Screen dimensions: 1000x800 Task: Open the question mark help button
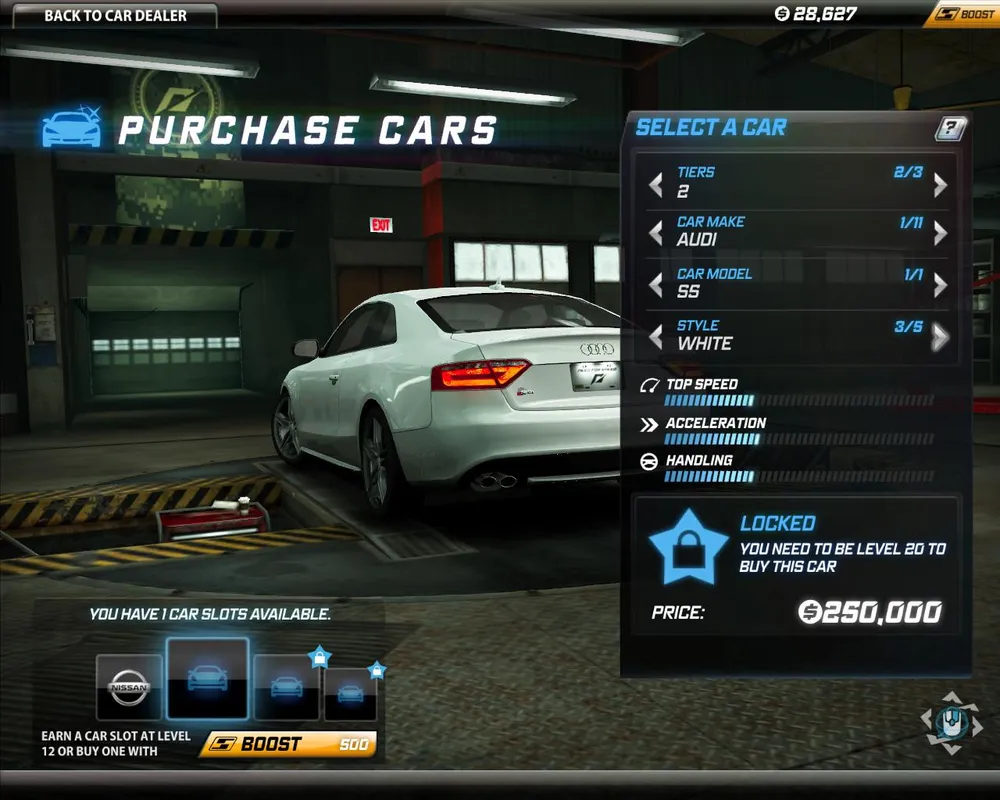[x=950, y=128]
